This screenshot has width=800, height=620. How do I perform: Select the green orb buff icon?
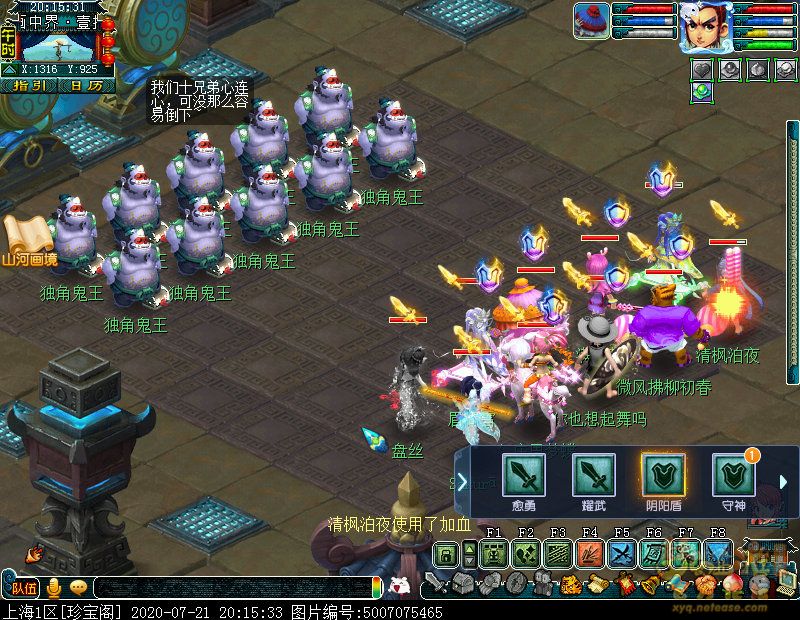[x=701, y=91]
